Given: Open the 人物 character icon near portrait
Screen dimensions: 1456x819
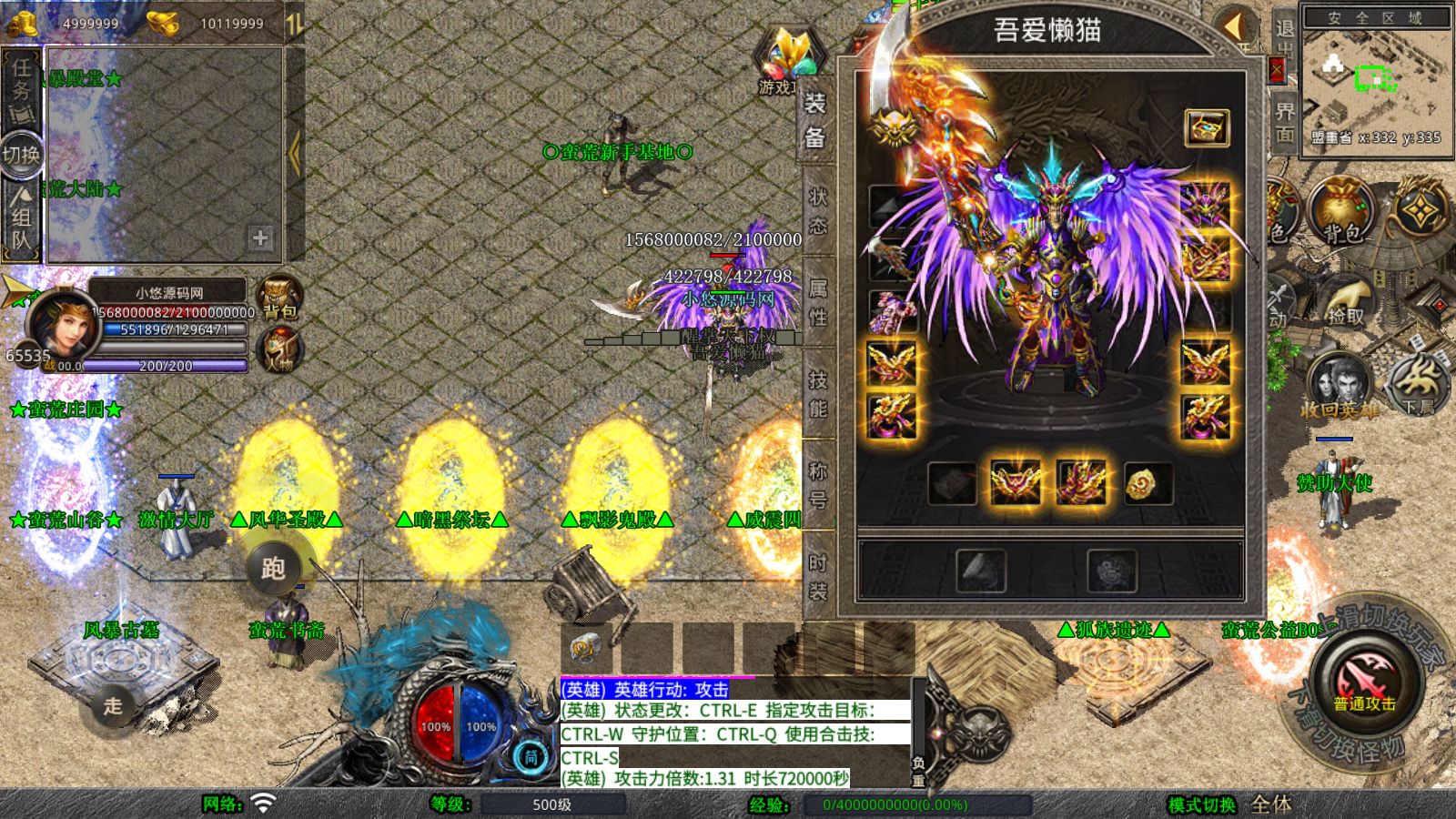Looking at the screenshot, I should (279, 350).
